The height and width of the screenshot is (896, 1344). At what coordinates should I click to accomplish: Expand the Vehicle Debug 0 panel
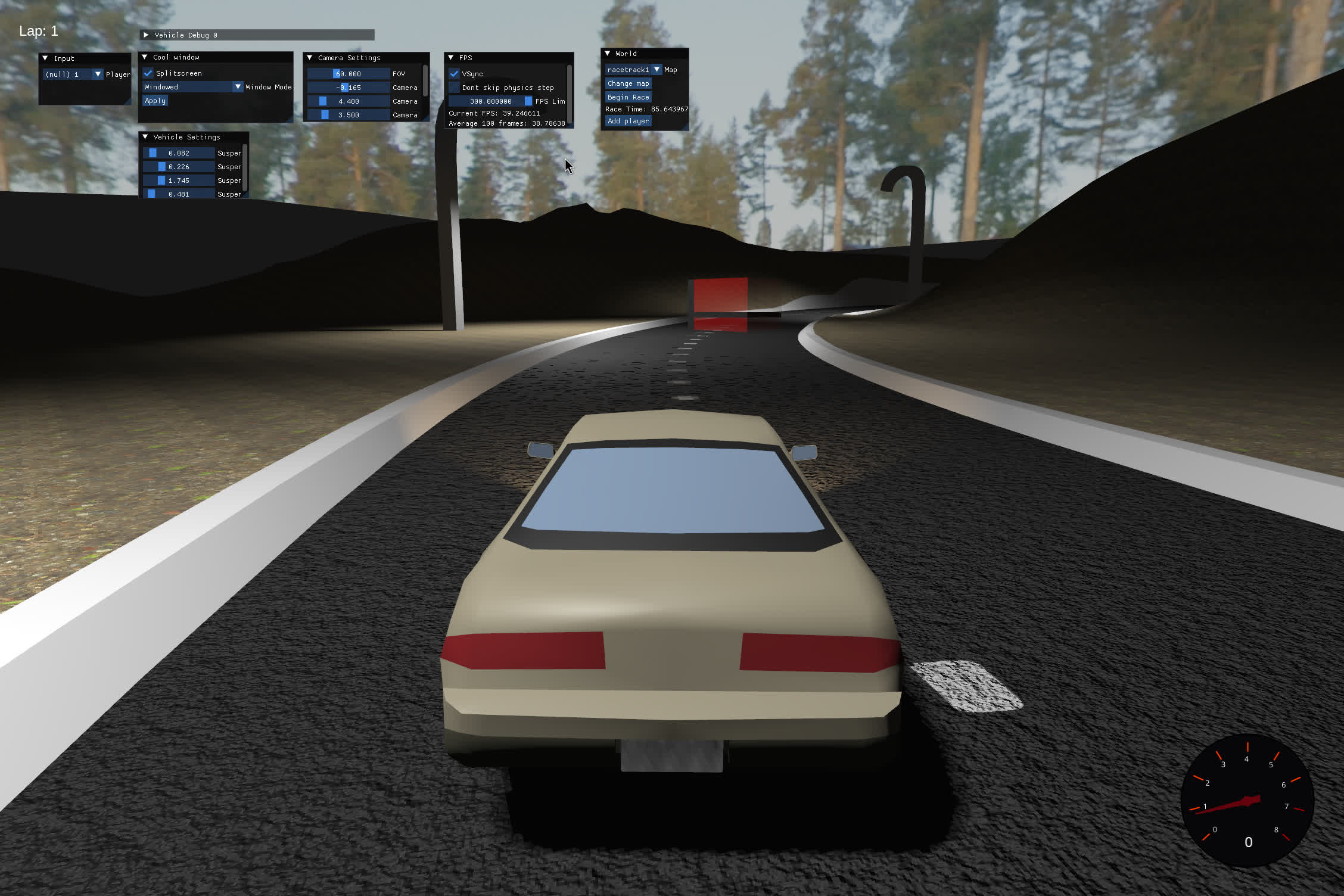tap(146, 35)
